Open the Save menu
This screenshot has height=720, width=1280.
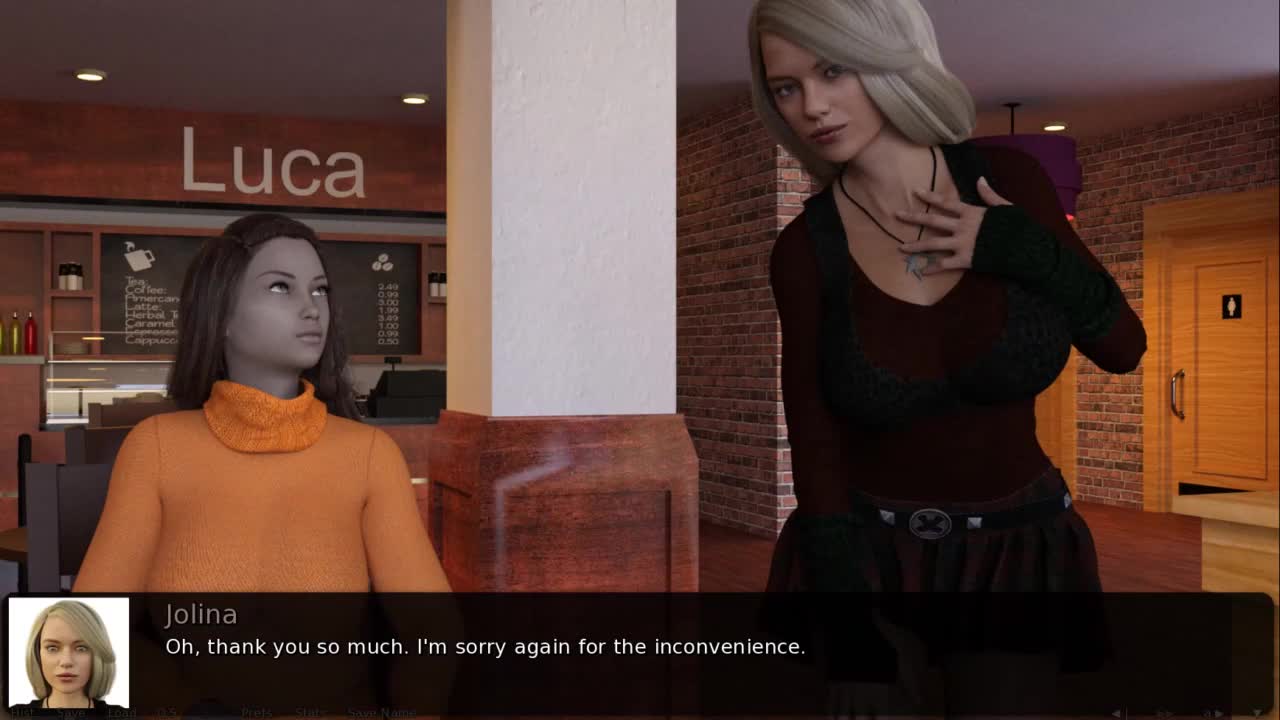tap(70, 713)
